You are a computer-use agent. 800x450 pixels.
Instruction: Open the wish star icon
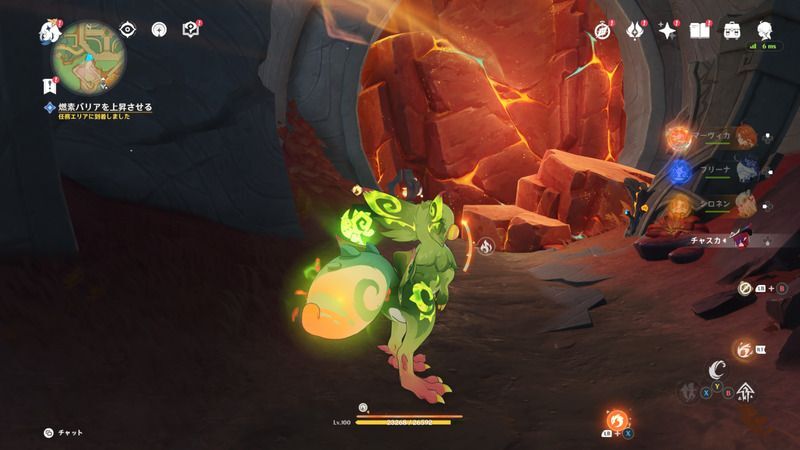point(666,30)
